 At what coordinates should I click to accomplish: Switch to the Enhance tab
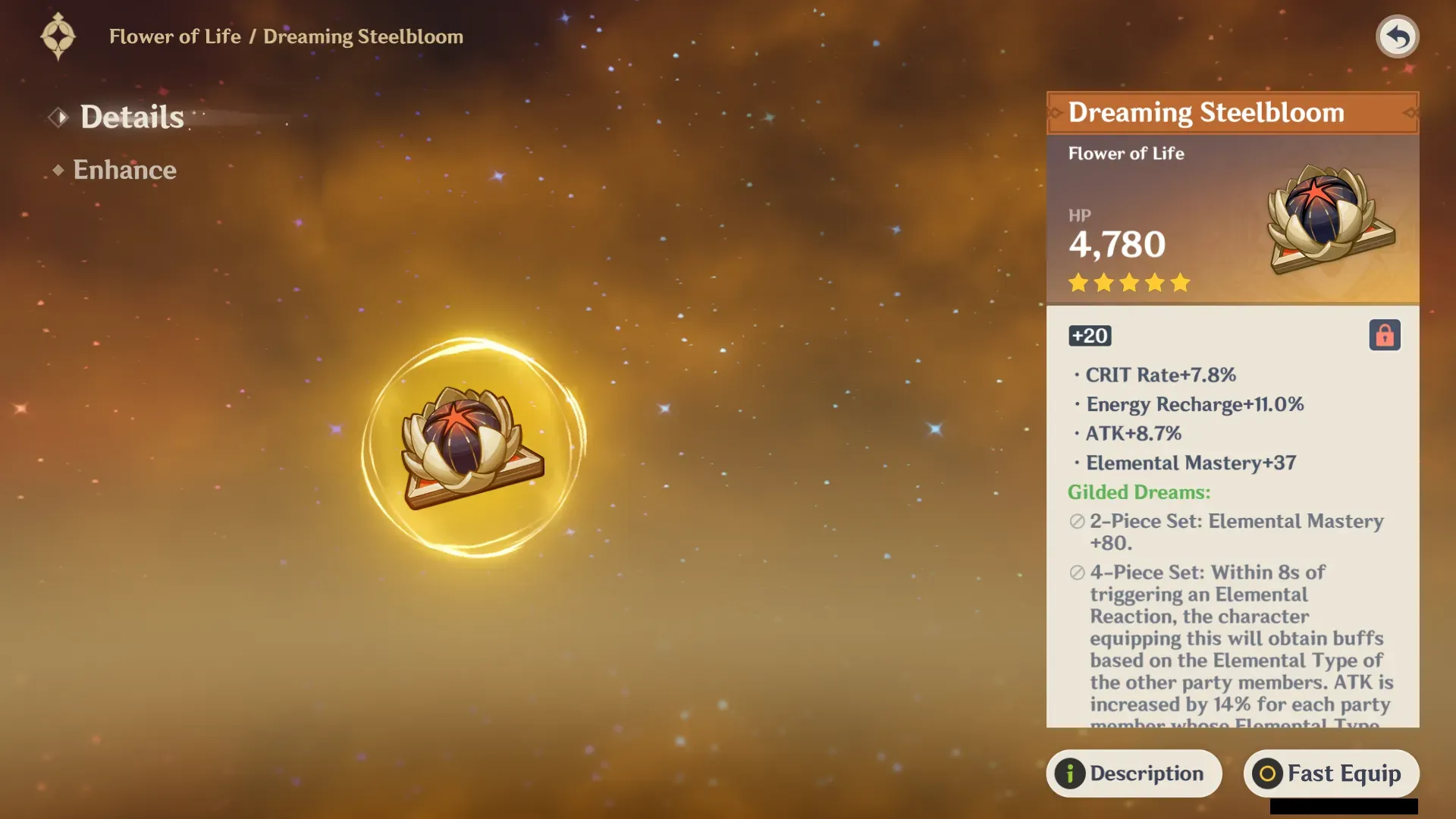pyautogui.click(x=124, y=170)
